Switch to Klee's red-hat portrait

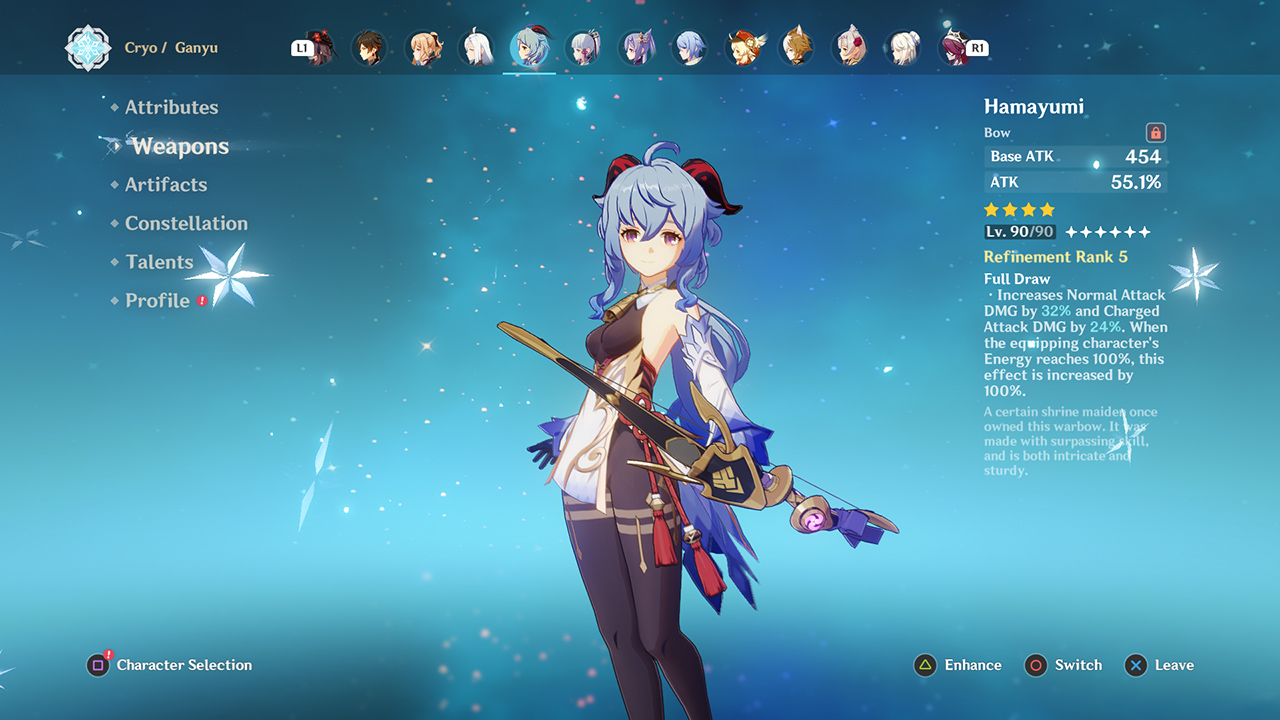pyautogui.click(x=743, y=48)
